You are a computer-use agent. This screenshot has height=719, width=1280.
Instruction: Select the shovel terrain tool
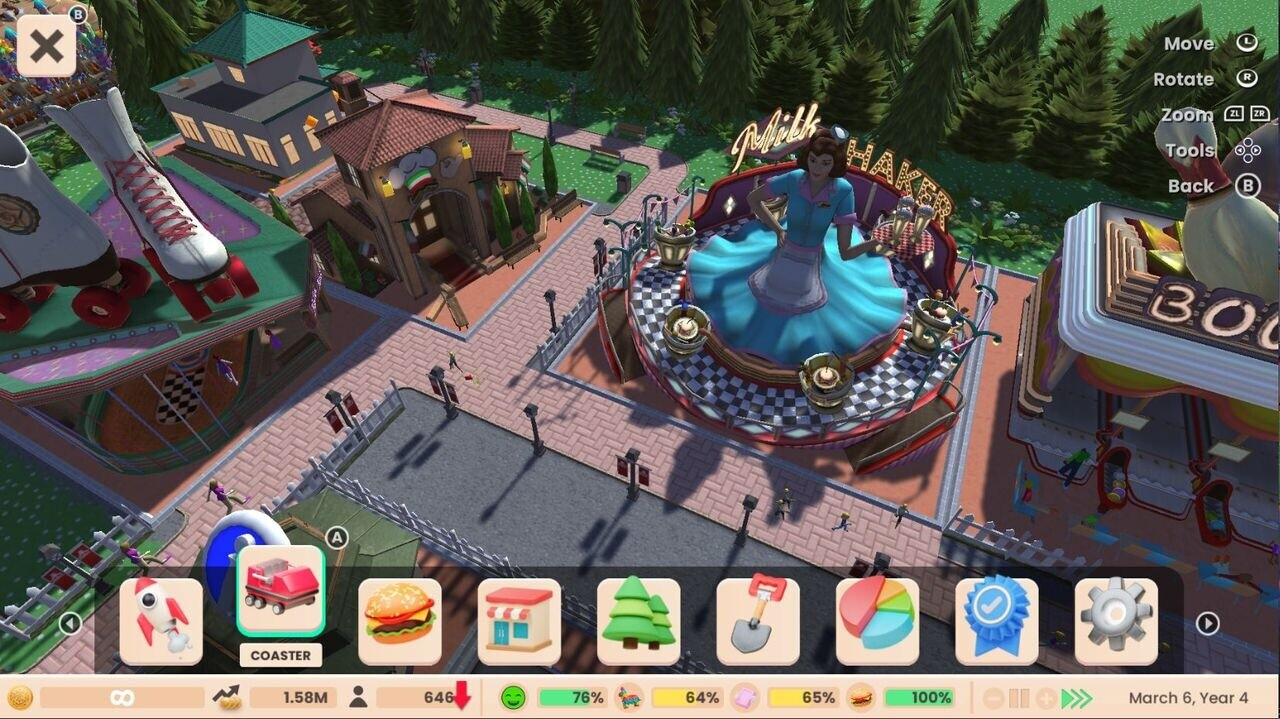(758, 621)
